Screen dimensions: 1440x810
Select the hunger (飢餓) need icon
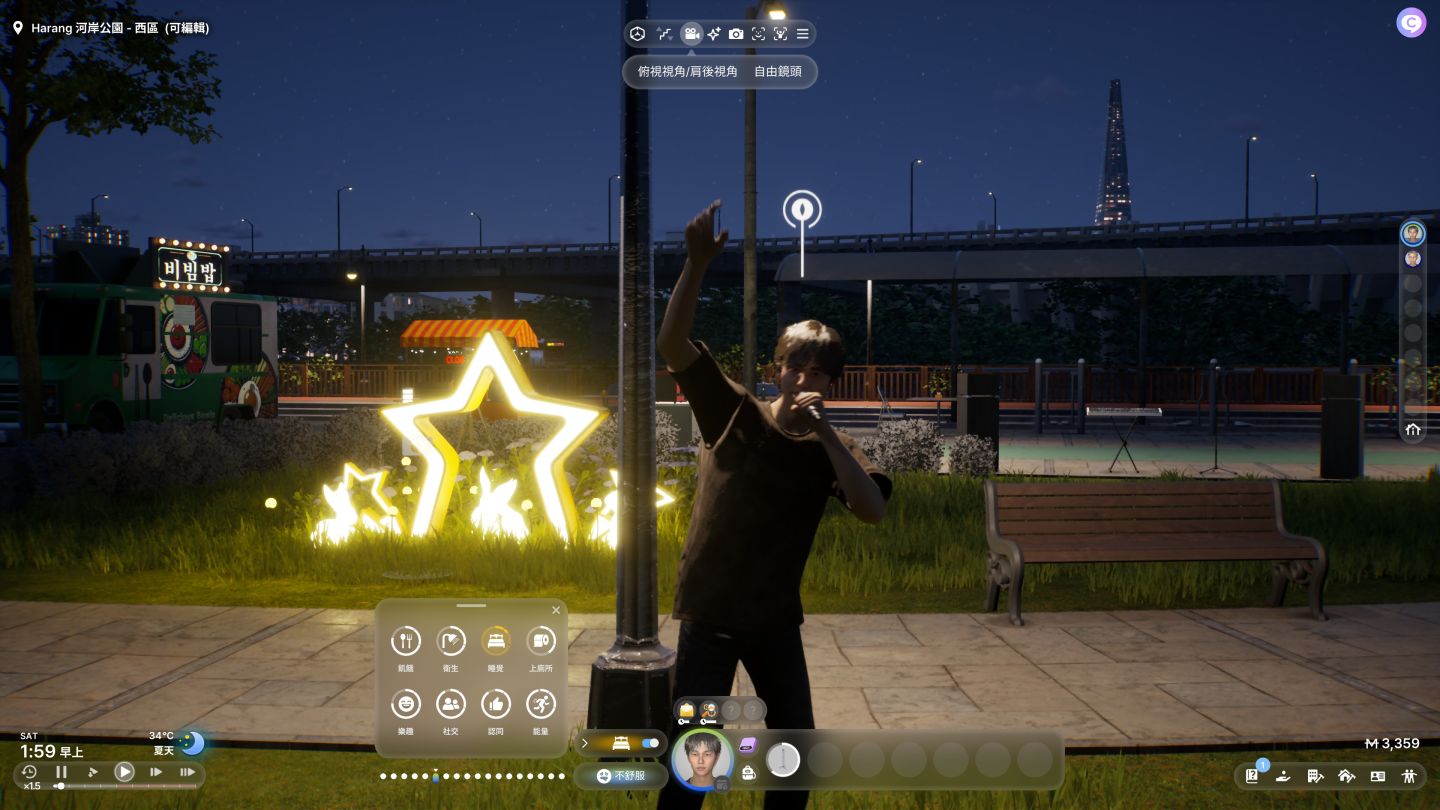(x=405, y=641)
